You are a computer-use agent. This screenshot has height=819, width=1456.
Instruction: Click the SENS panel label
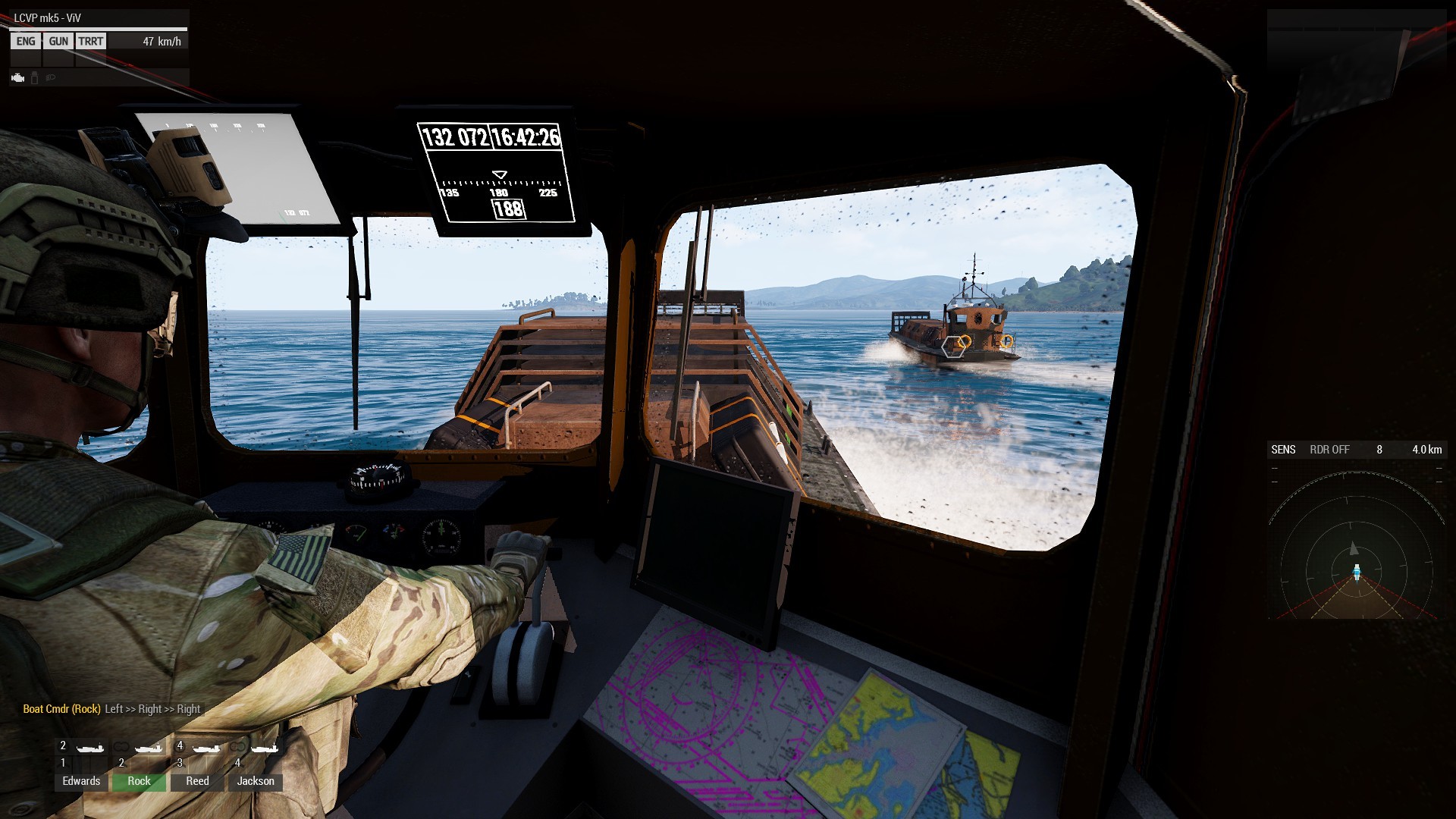coord(1283,450)
